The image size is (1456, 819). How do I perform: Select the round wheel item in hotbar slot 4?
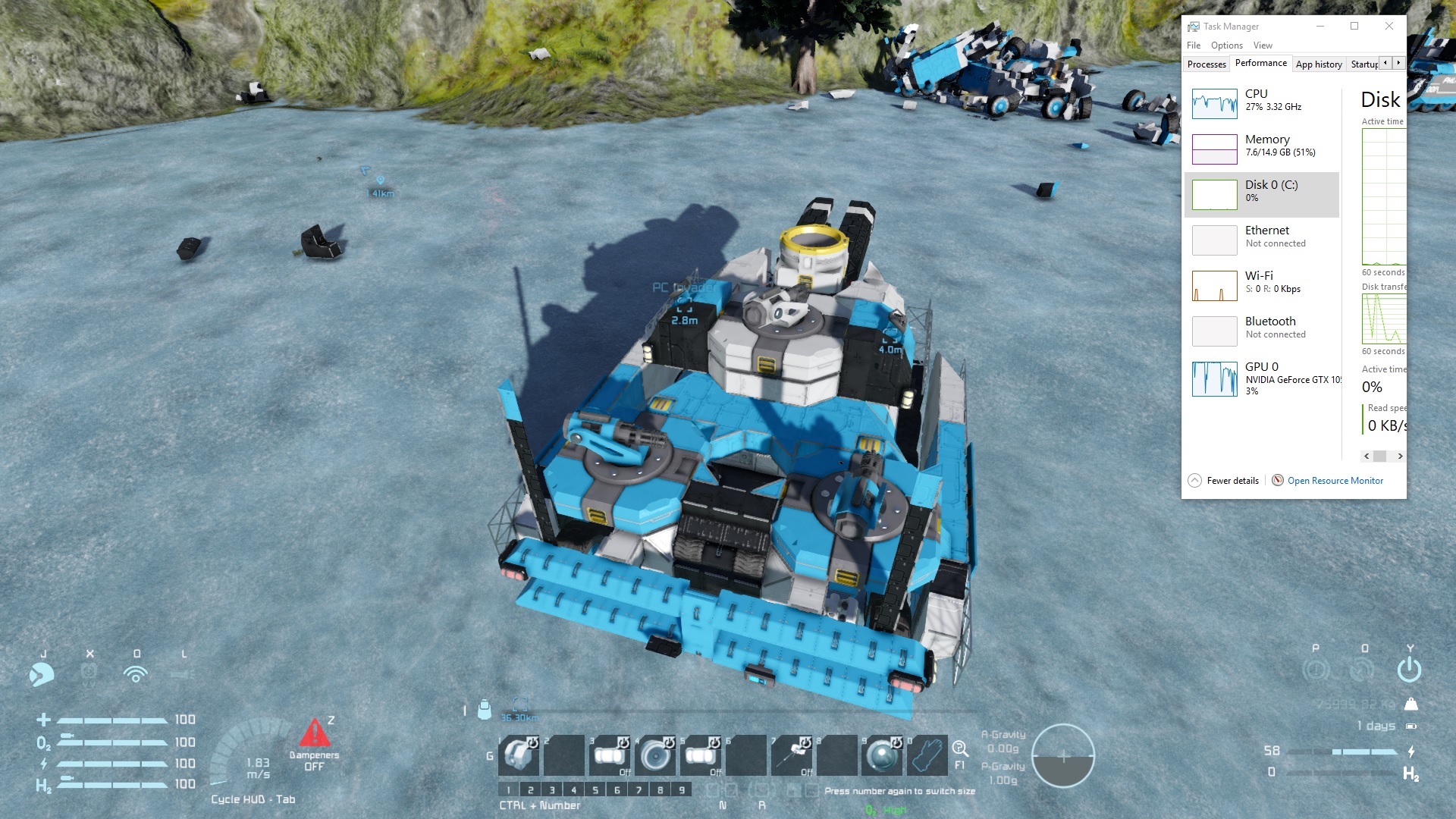pos(655,755)
